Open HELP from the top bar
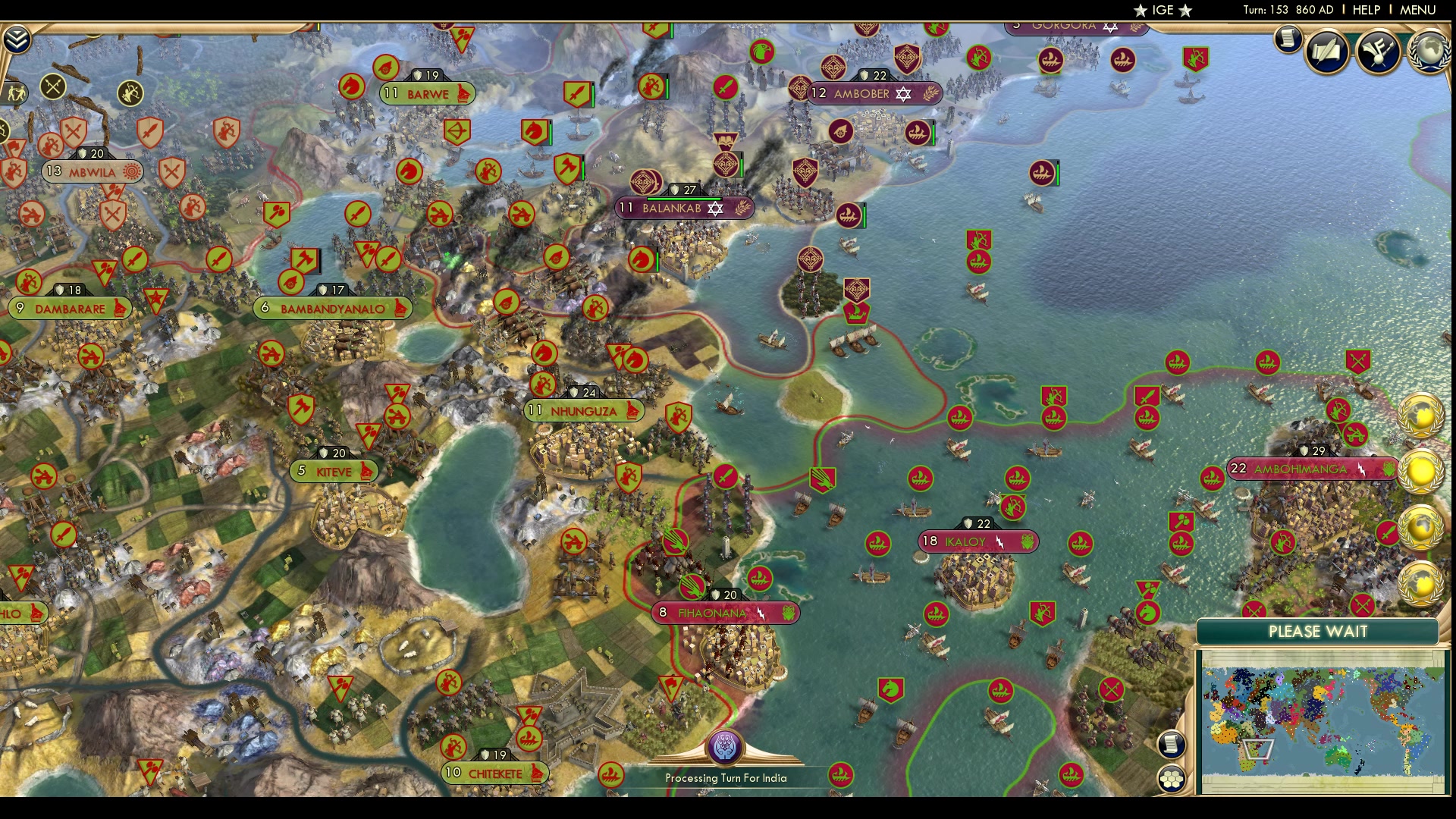Viewport: 1456px width, 819px height. pyautogui.click(x=1365, y=10)
